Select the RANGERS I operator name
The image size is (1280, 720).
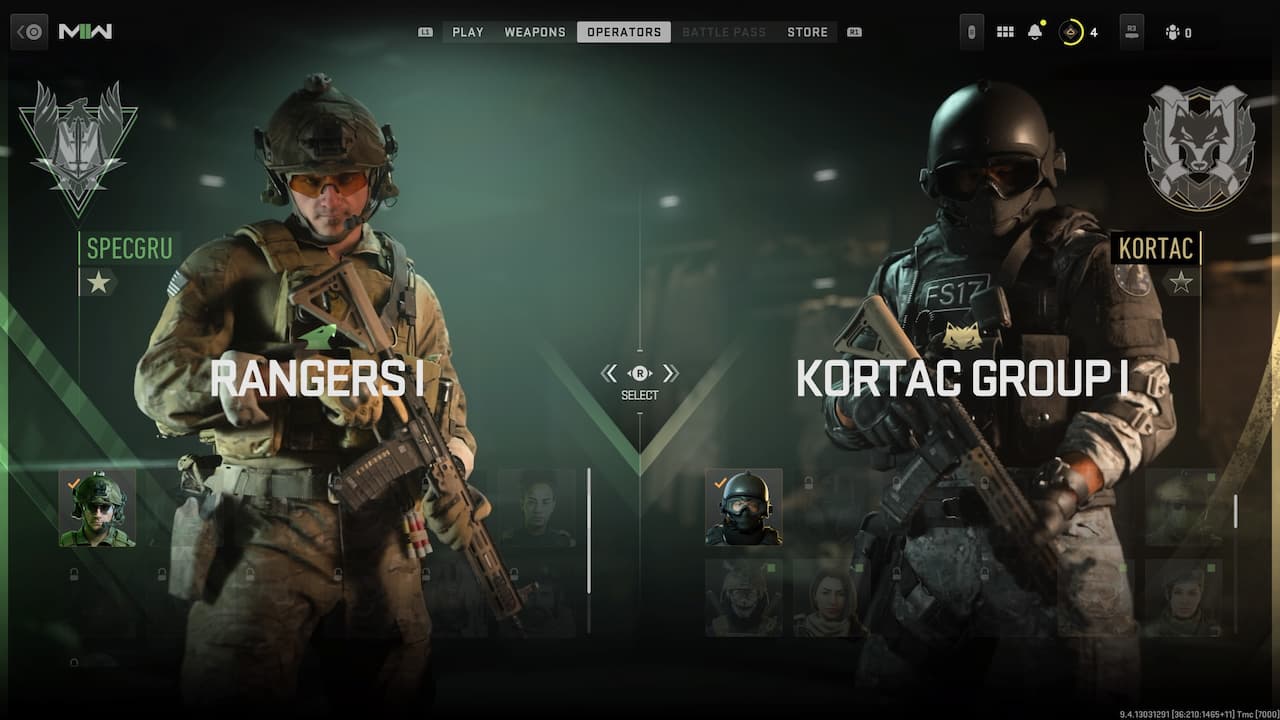point(320,379)
